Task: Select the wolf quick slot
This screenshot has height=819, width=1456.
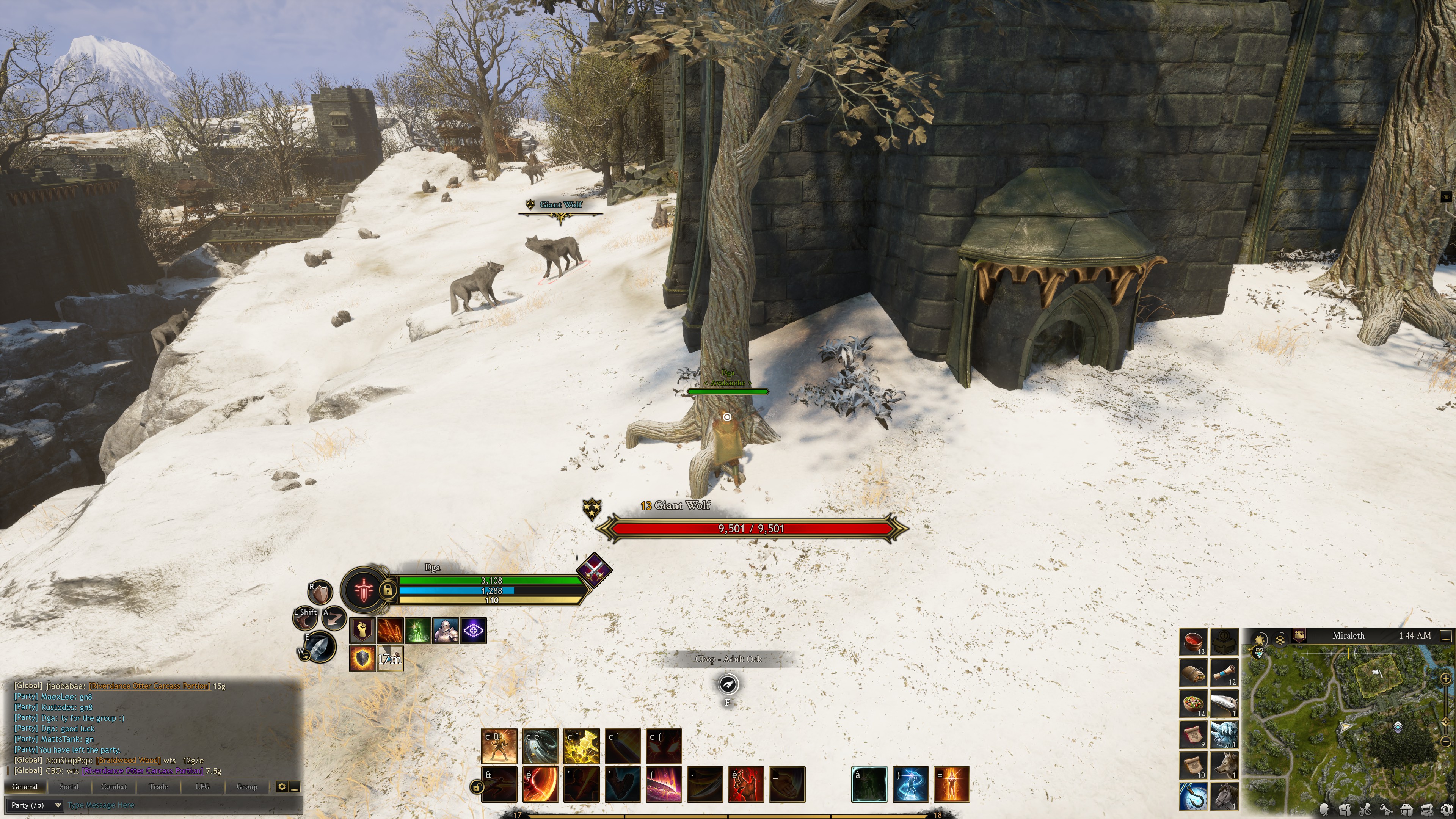Action: [x=1224, y=765]
